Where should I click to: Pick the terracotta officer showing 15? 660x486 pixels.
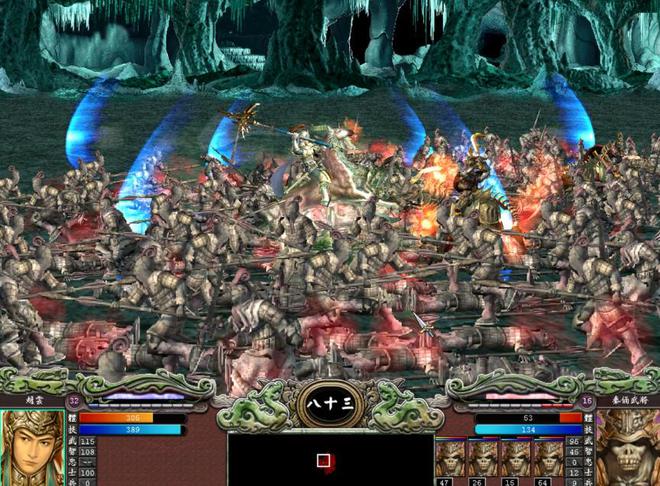(516, 460)
